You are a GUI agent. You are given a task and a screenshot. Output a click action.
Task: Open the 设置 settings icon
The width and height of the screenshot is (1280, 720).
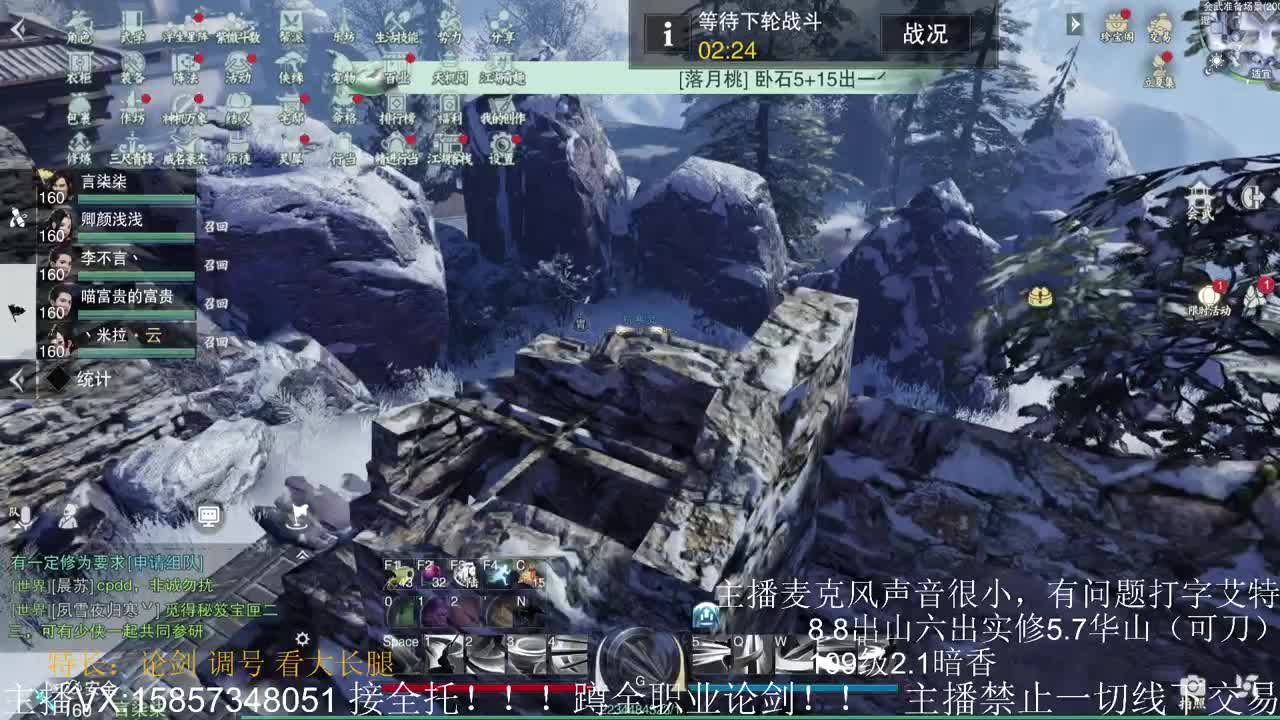point(501,147)
